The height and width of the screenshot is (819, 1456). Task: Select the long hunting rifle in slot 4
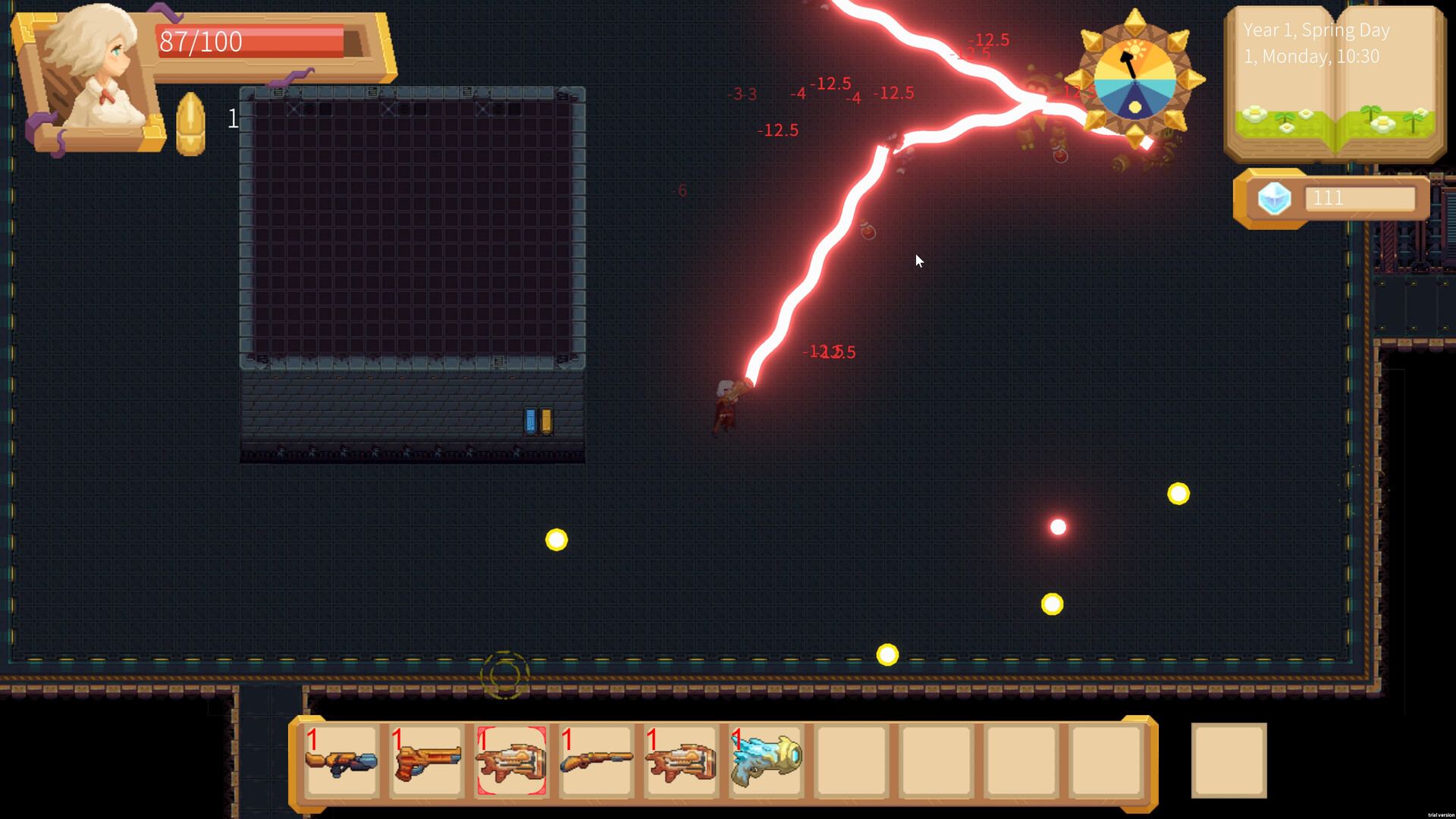(596, 761)
